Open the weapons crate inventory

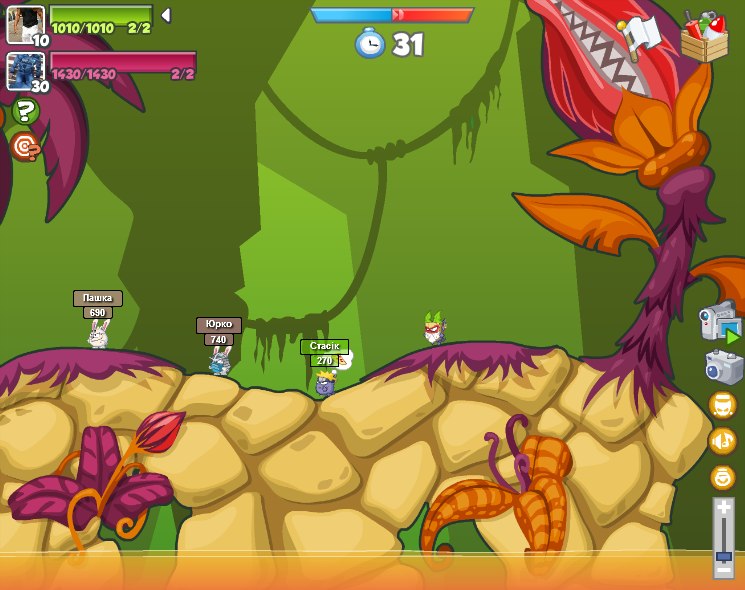[x=704, y=37]
